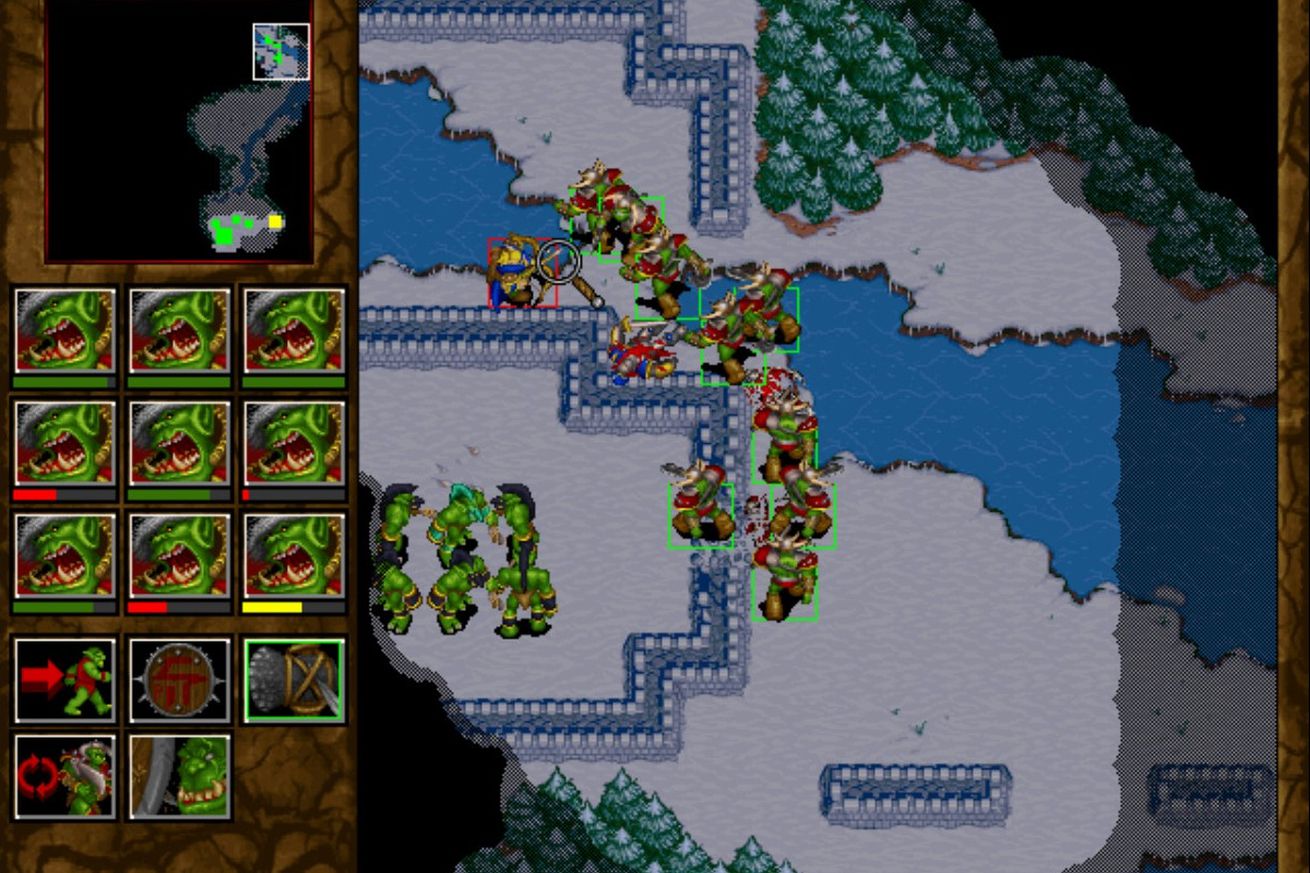Activate the Patrol command with circular arrows
The height and width of the screenshot is (873, 1310).
click(65, 777)
